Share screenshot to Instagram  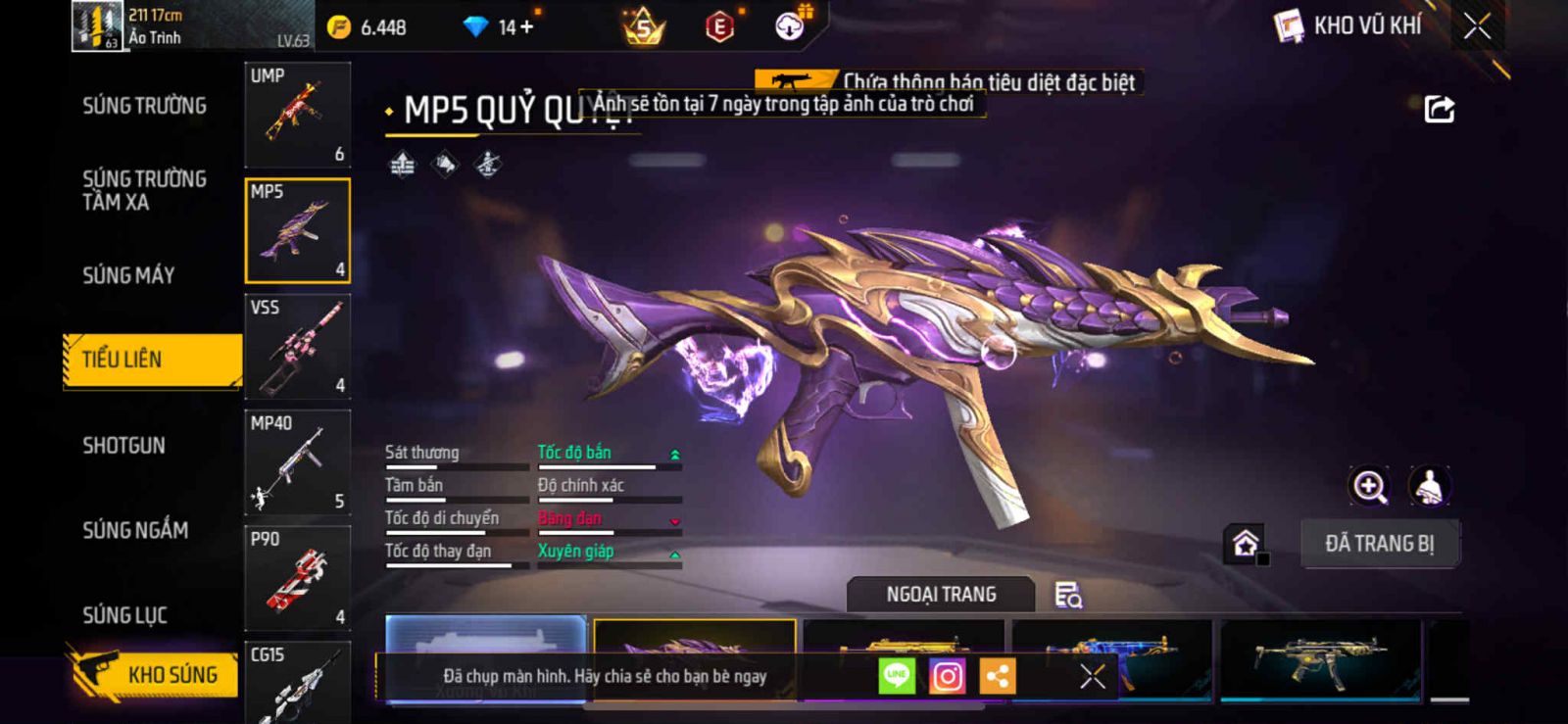click(947, 676)
